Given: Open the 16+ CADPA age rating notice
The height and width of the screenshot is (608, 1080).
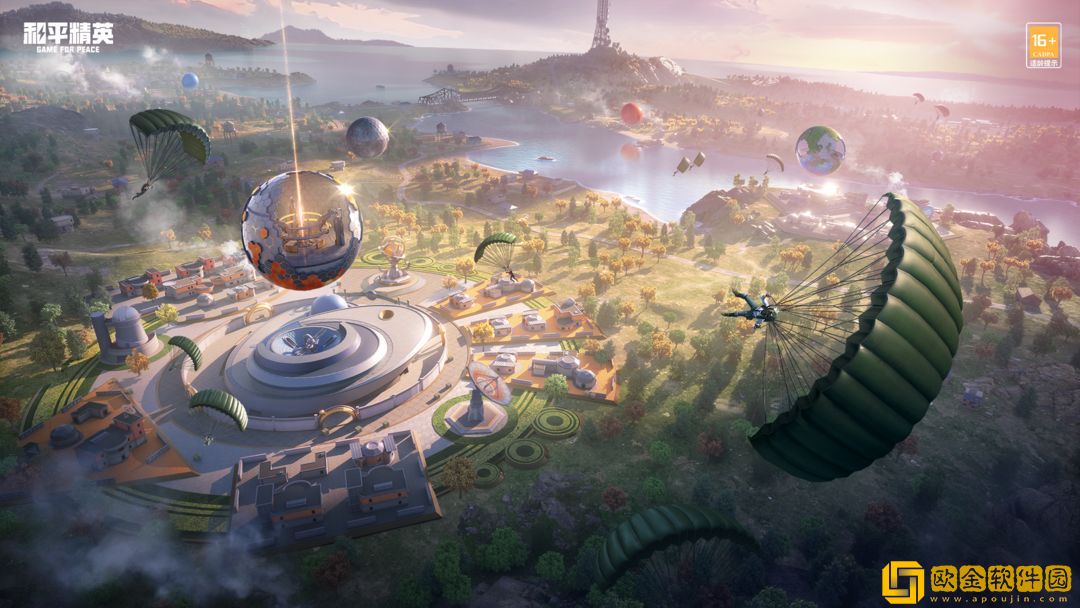Looking at the screenshot, I should tap(1042, 45).
